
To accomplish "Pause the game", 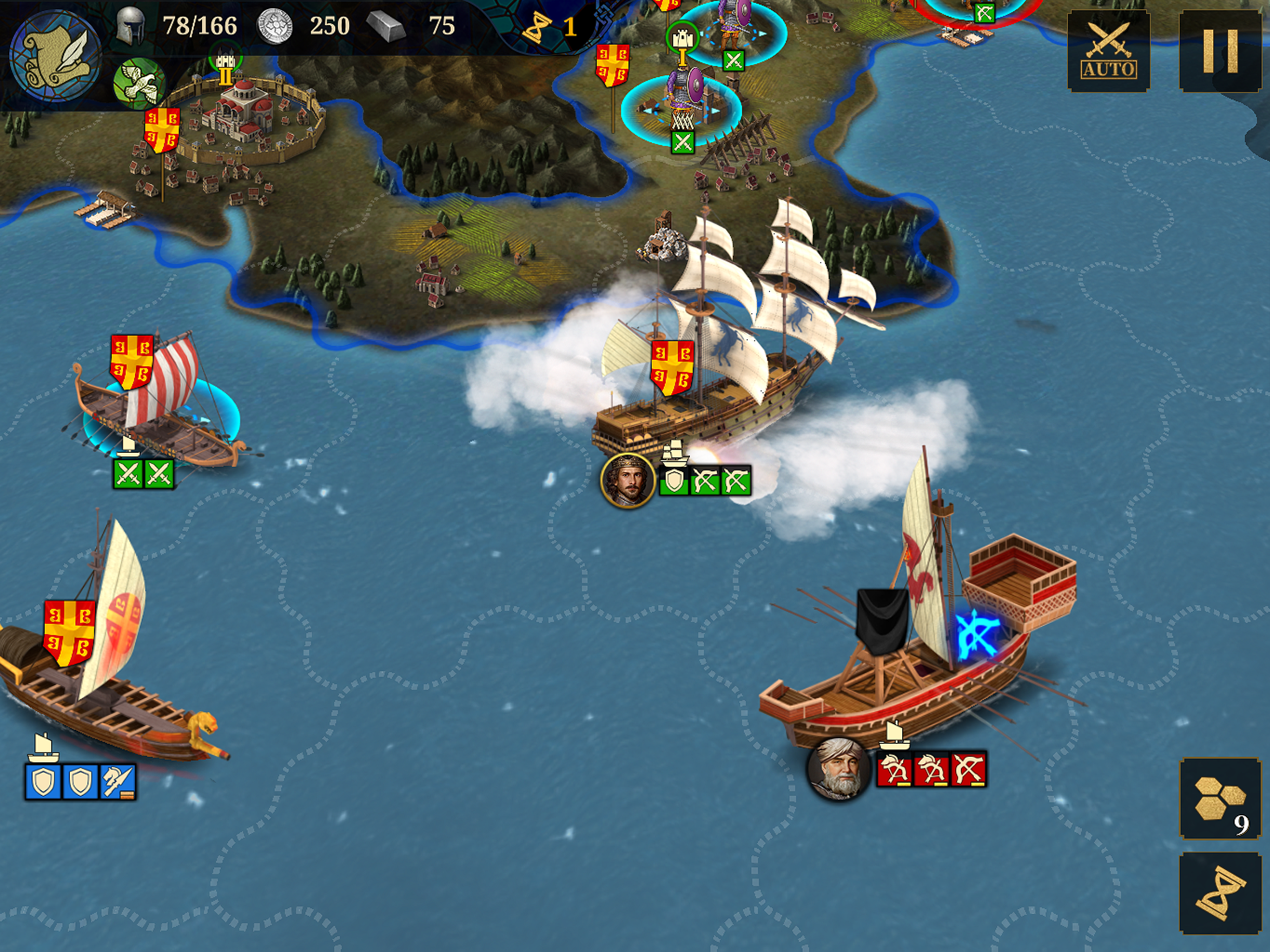I will coord(1219,51).
